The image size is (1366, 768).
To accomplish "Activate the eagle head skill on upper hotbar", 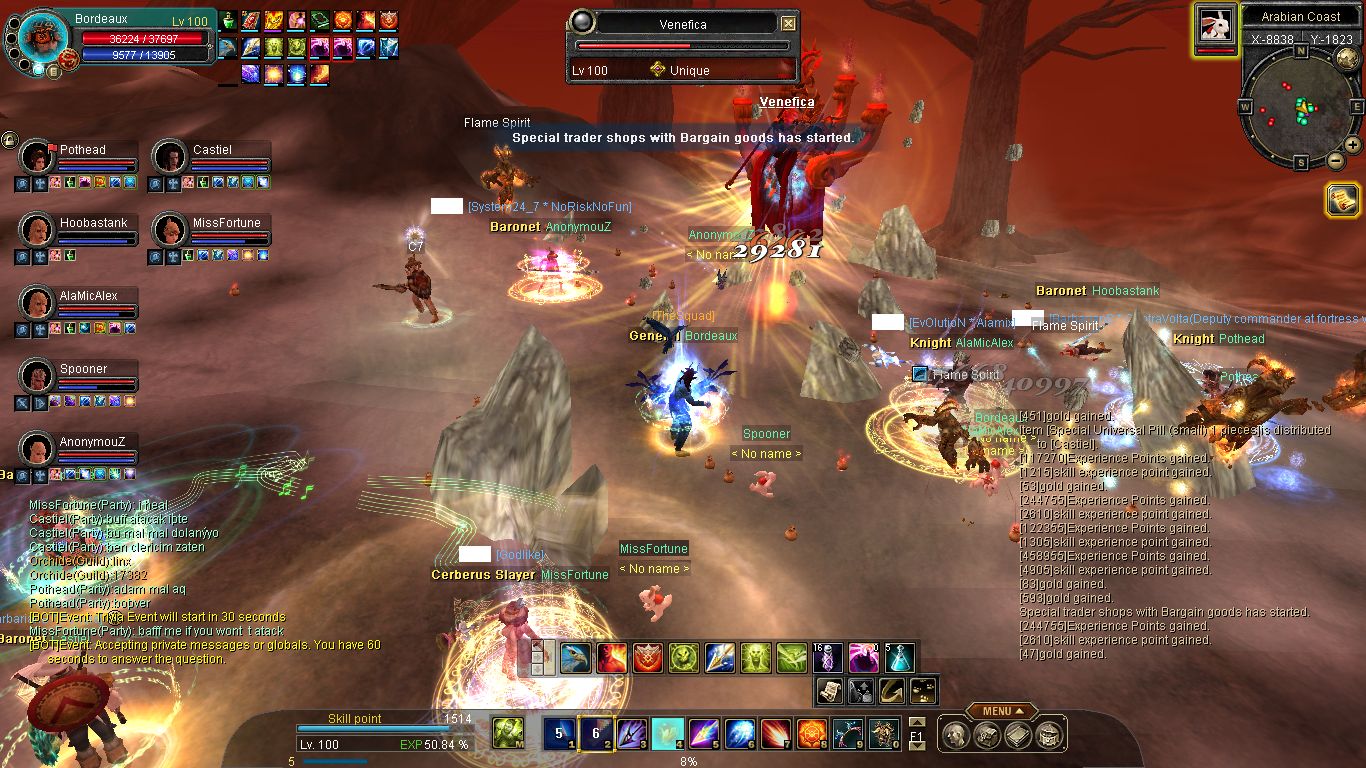I will (575, 658).
